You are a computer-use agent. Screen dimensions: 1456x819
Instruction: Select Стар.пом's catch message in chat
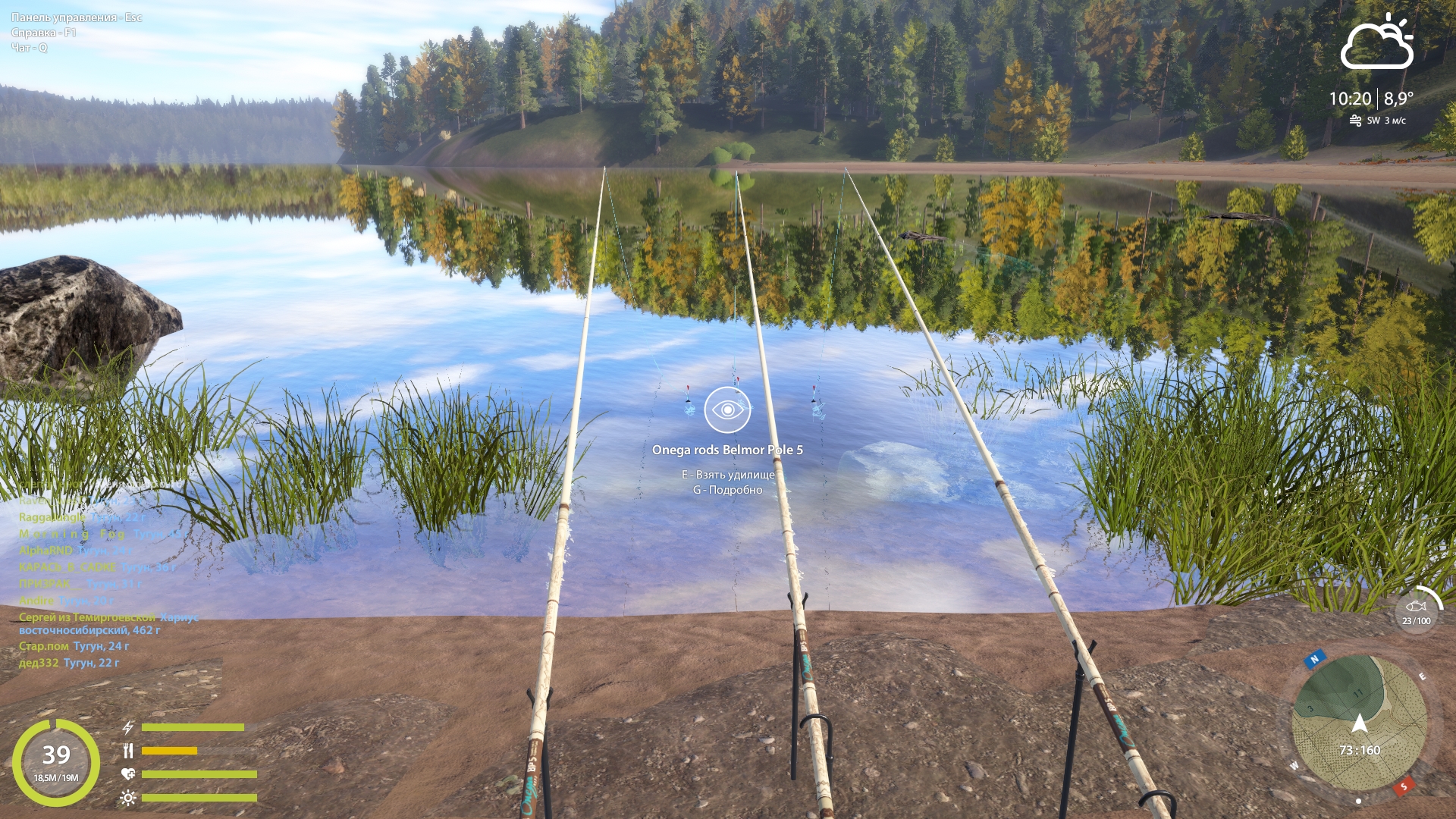(74, 646)
